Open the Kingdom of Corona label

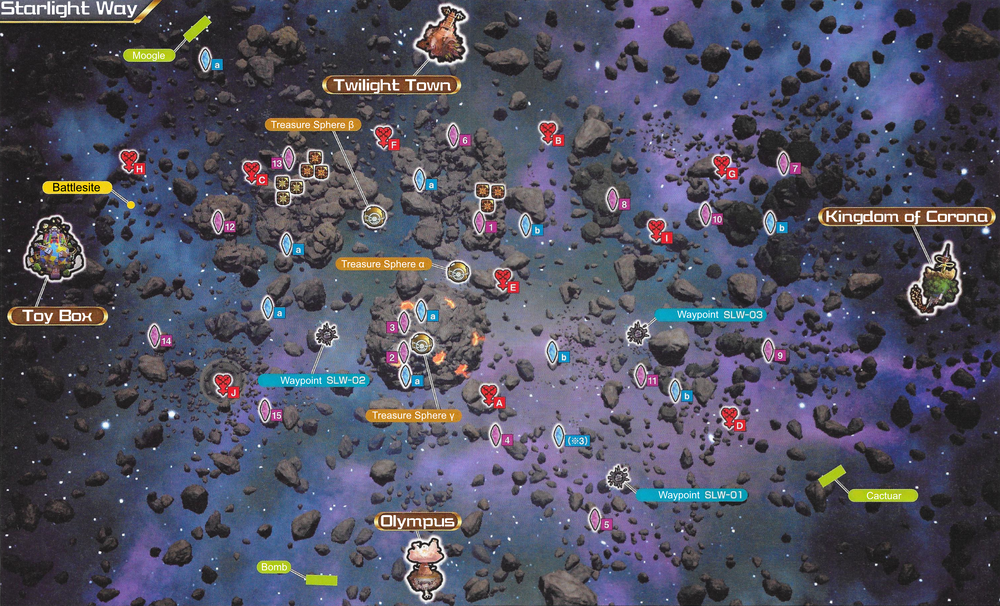(906, 217)
